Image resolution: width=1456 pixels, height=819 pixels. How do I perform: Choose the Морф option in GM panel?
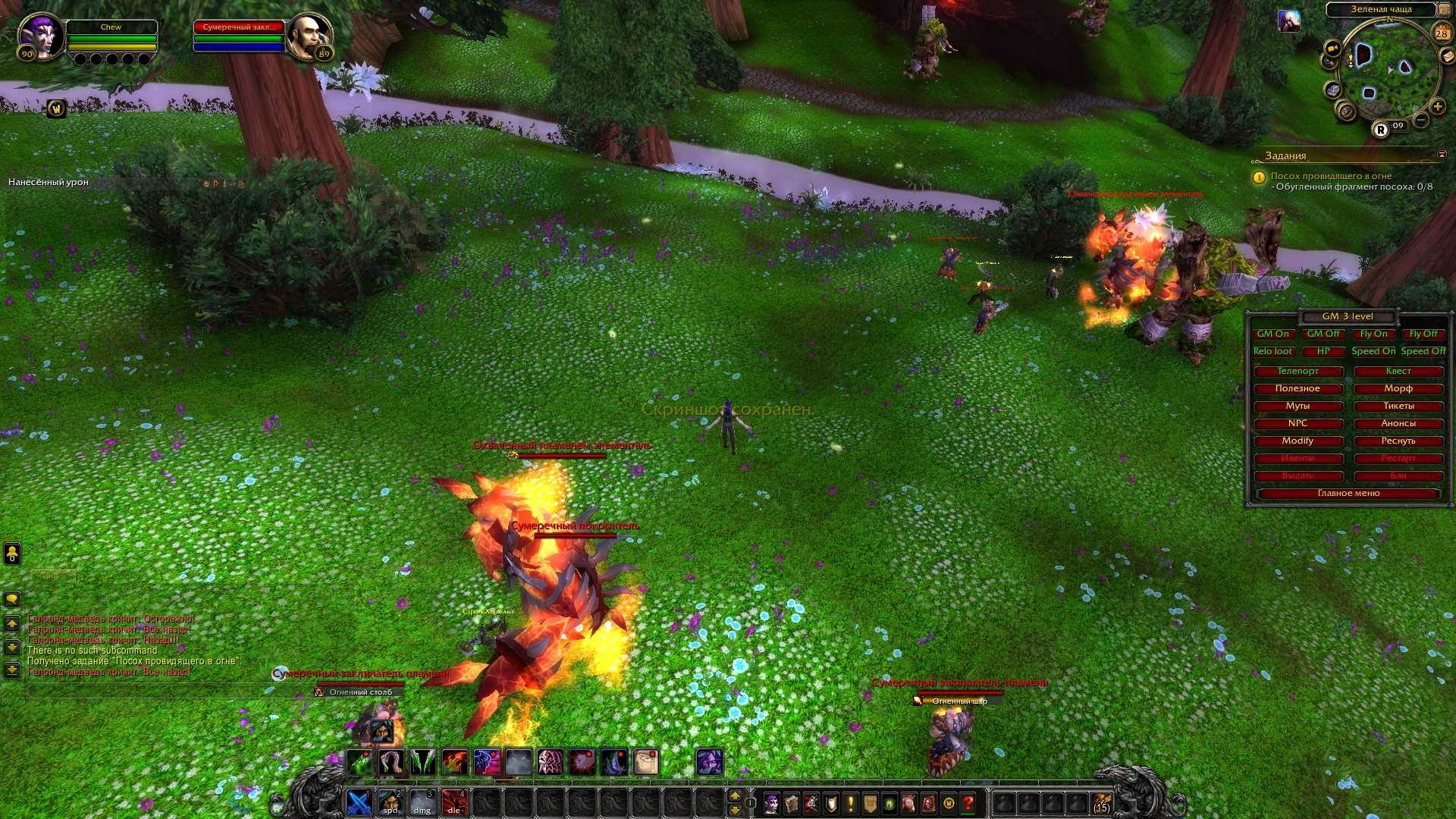point(1398,388)
